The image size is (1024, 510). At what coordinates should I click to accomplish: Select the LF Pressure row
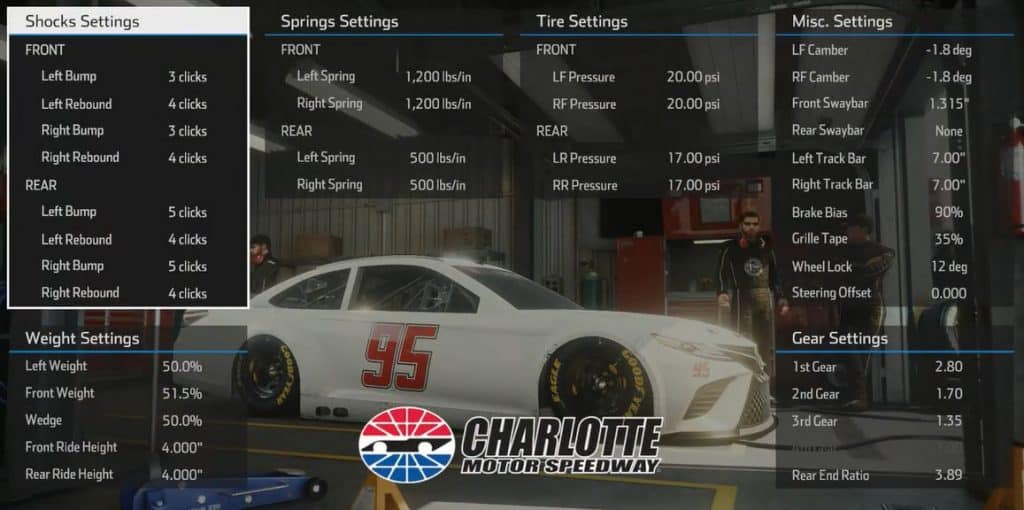point(635,77)
